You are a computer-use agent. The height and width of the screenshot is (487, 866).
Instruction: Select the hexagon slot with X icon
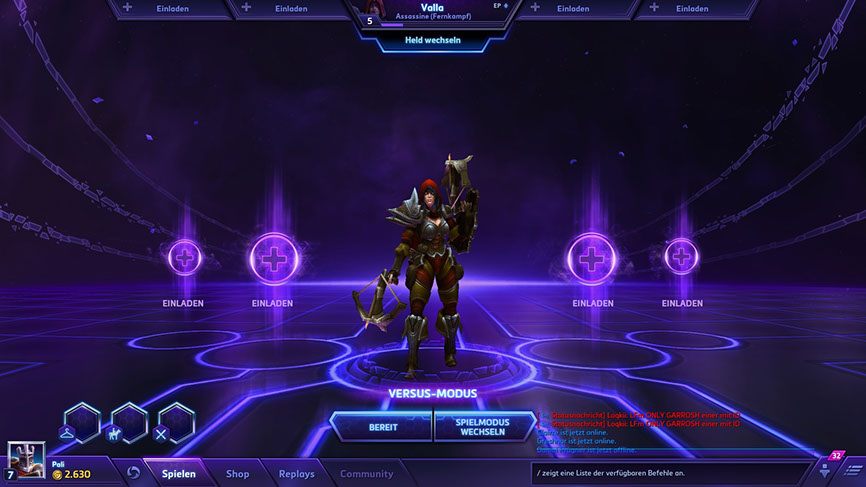[176, 424]
